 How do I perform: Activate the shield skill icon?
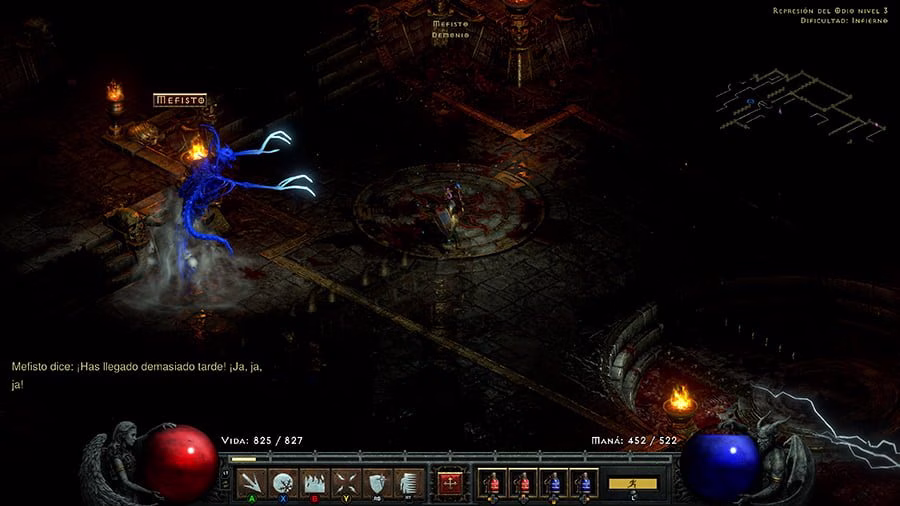tap(377, 482)
